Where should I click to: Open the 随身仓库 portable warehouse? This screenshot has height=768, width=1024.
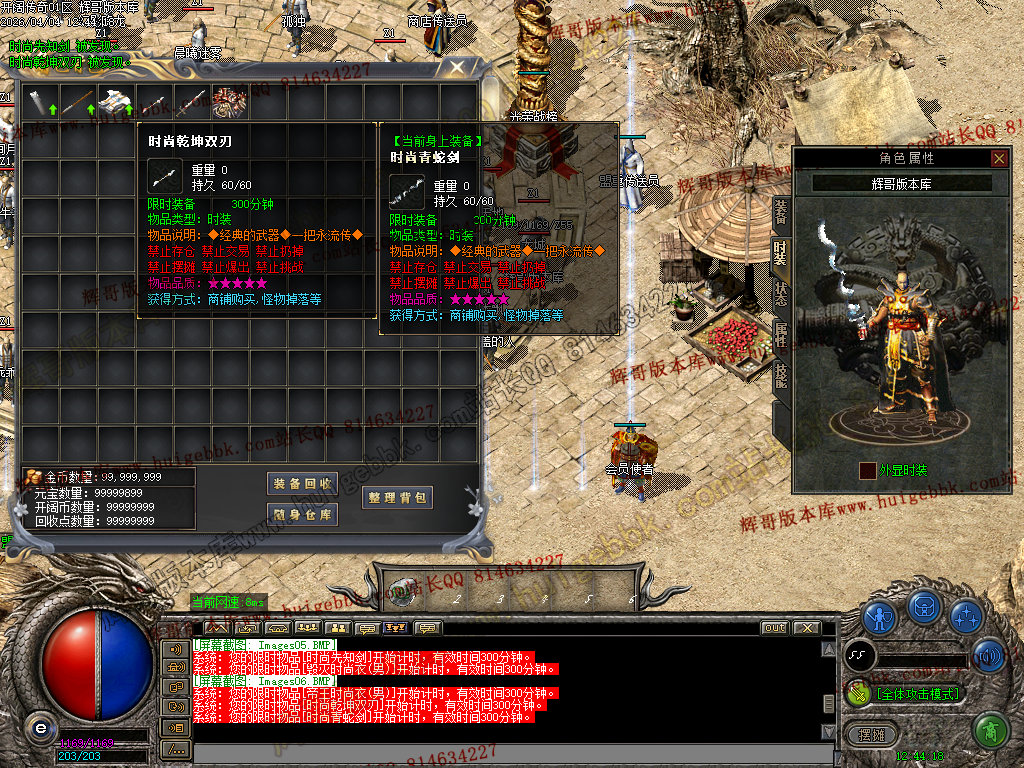(x=302, y=515)
